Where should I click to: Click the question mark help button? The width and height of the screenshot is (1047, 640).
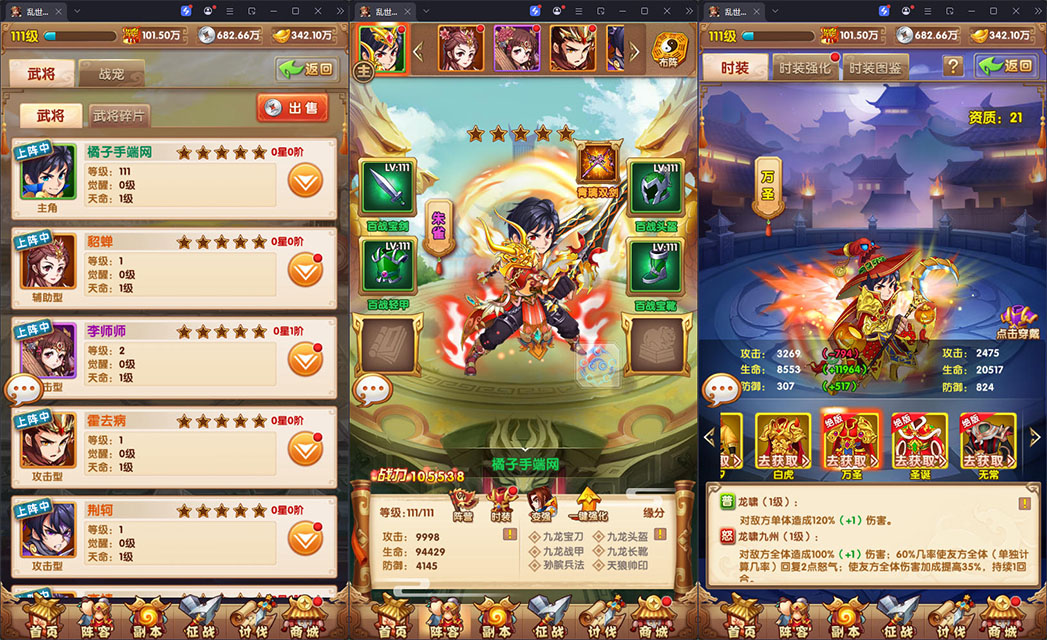(953, 66)
